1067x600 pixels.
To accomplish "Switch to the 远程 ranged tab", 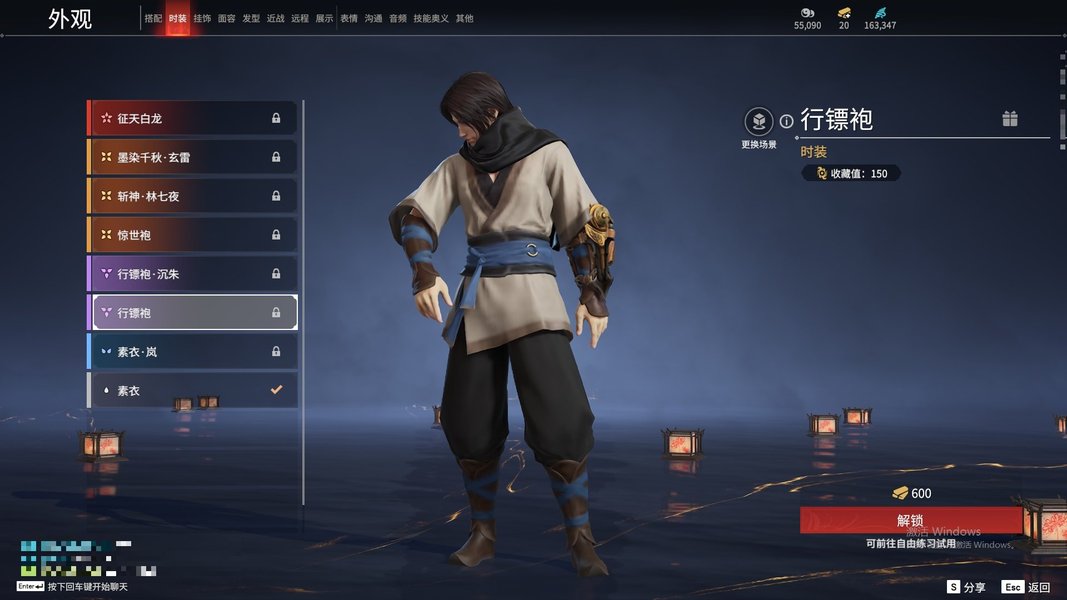I will click(300, 19).
